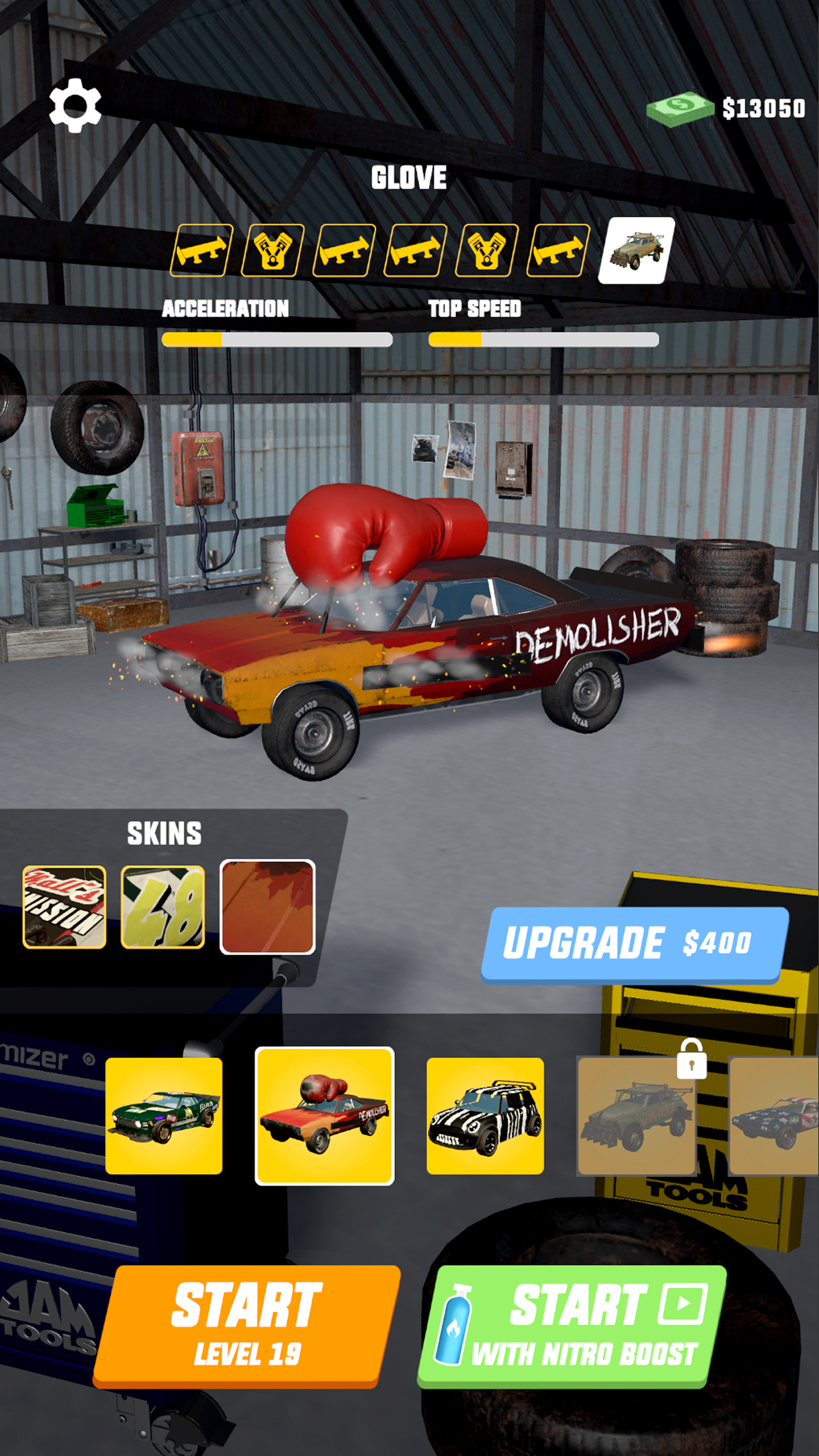Click the Acceleration progress bar
The height and width of the screenshot is (1456, 819).
point(276,339)
